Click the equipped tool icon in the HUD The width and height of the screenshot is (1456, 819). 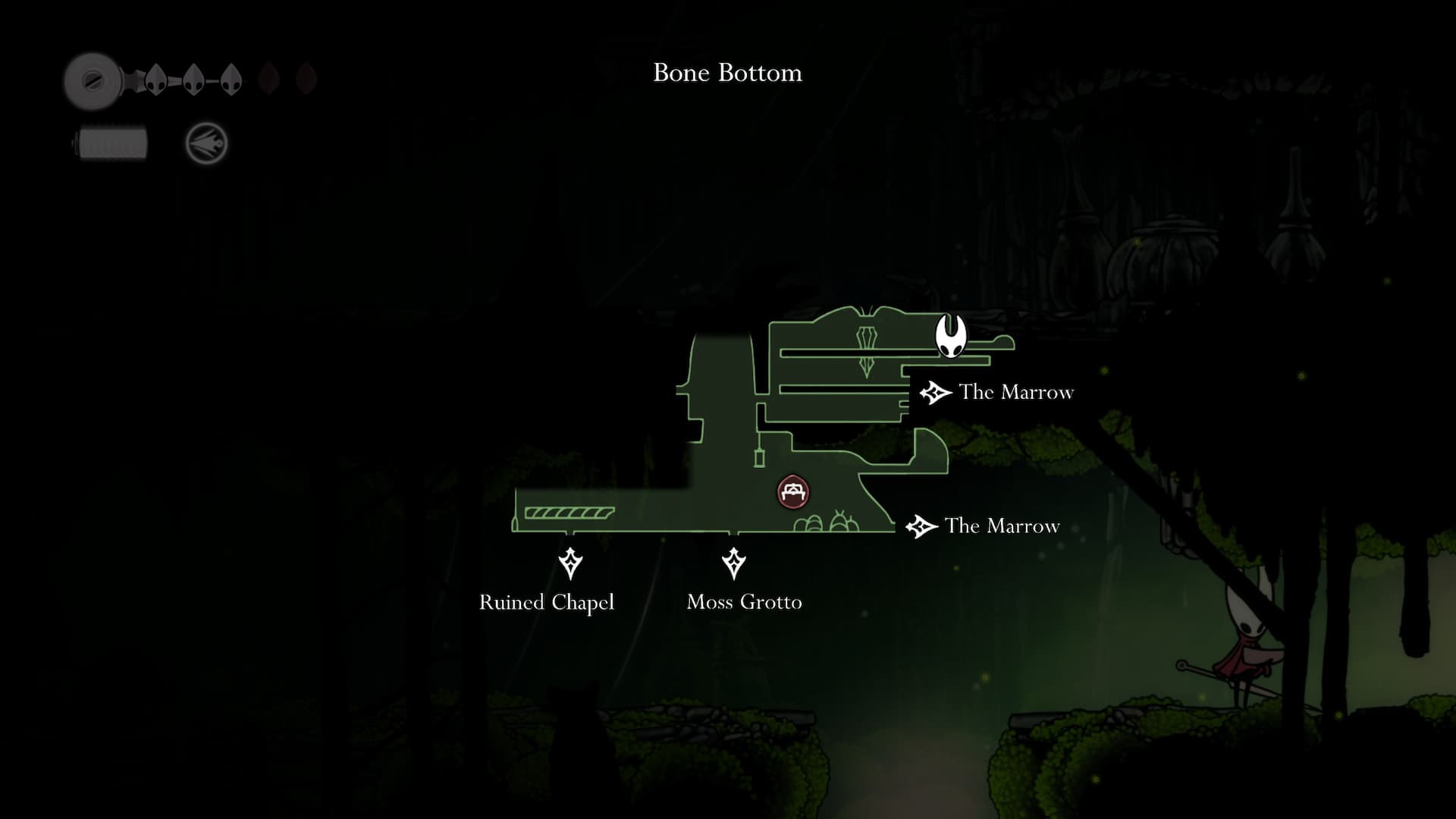coord(206,143)
